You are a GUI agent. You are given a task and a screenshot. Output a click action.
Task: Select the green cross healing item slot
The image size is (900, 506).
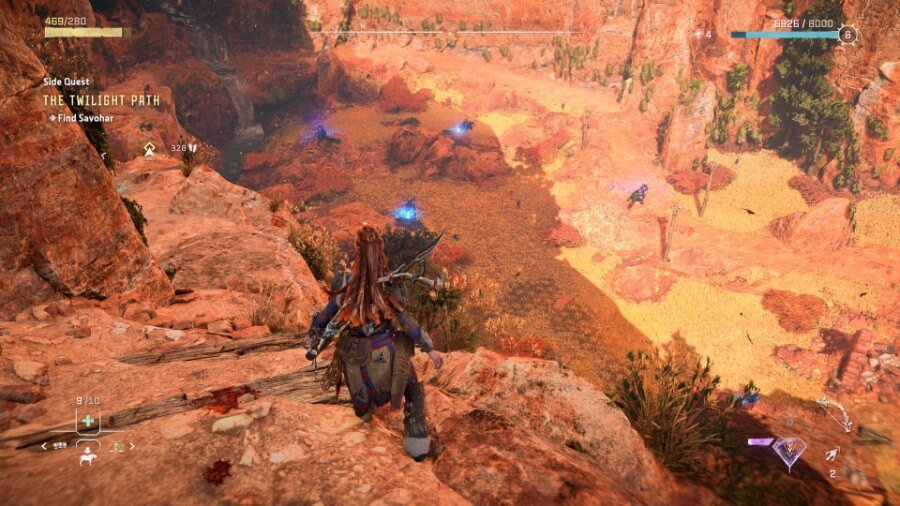coord(89,421)
